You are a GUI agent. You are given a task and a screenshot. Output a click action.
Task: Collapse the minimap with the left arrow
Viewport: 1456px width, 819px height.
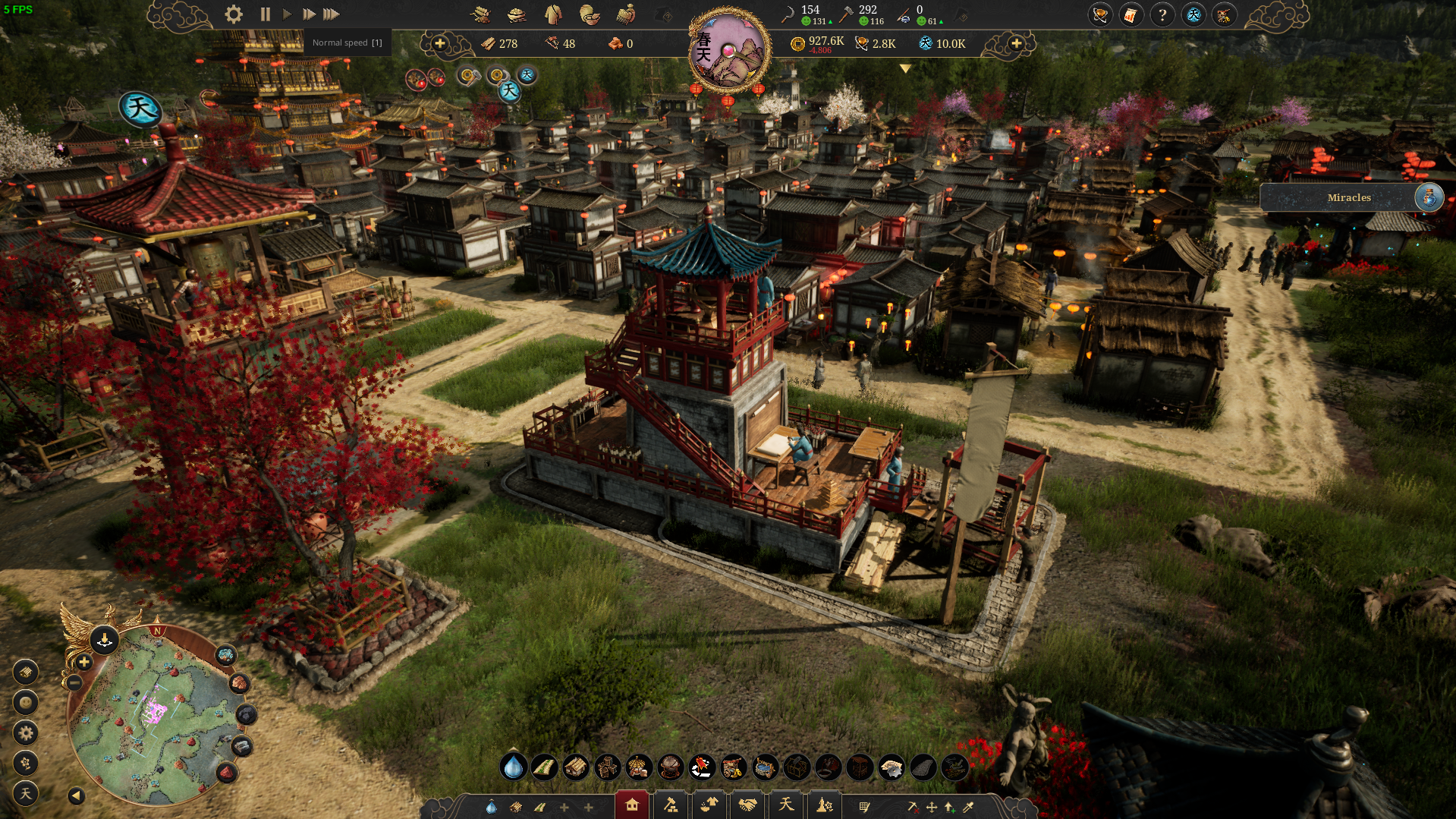pyautogui.click(x=76, y=795)
